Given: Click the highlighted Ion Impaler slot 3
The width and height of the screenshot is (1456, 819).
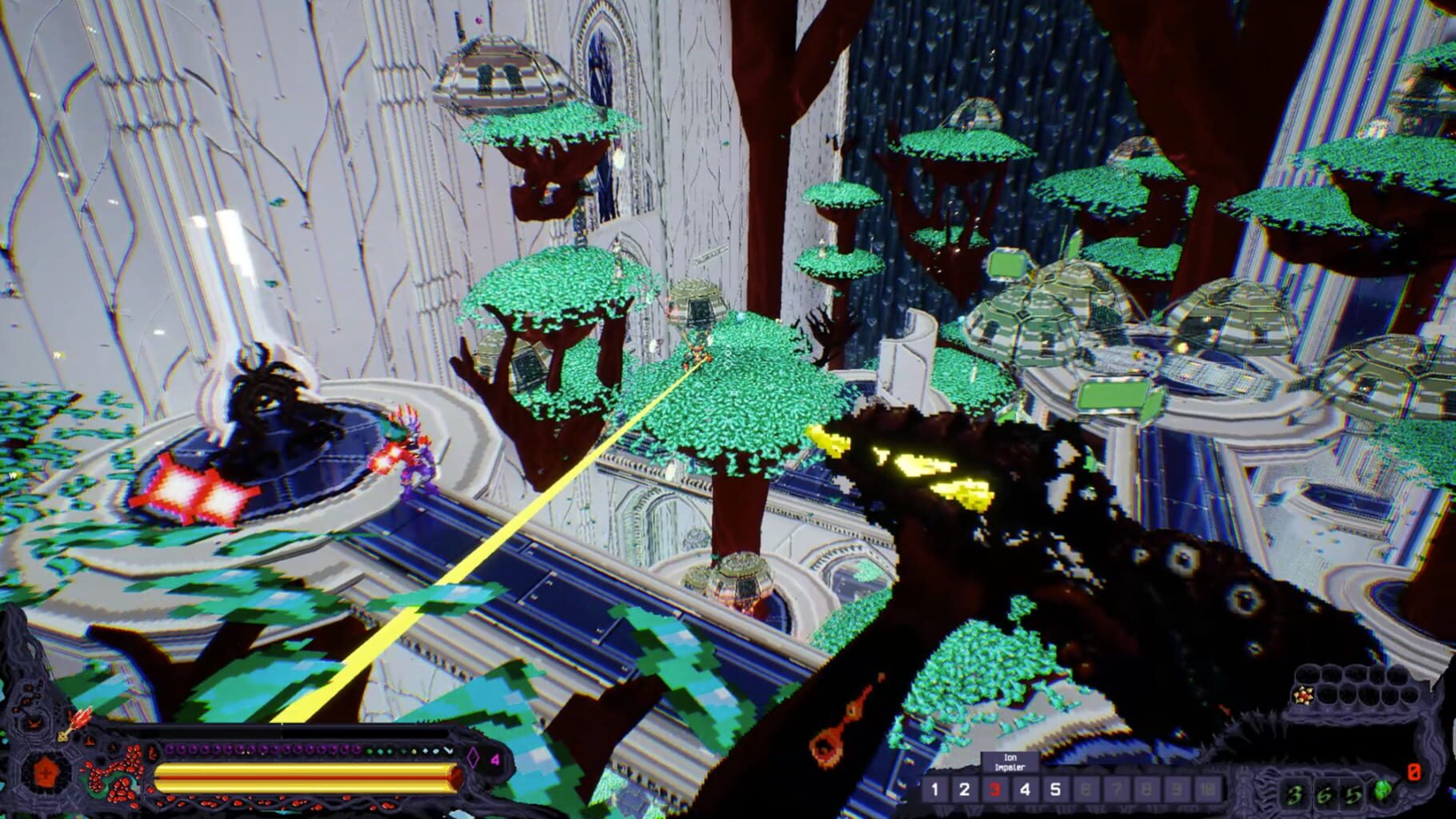Looking at the screenshot, I should pos(995,789).
